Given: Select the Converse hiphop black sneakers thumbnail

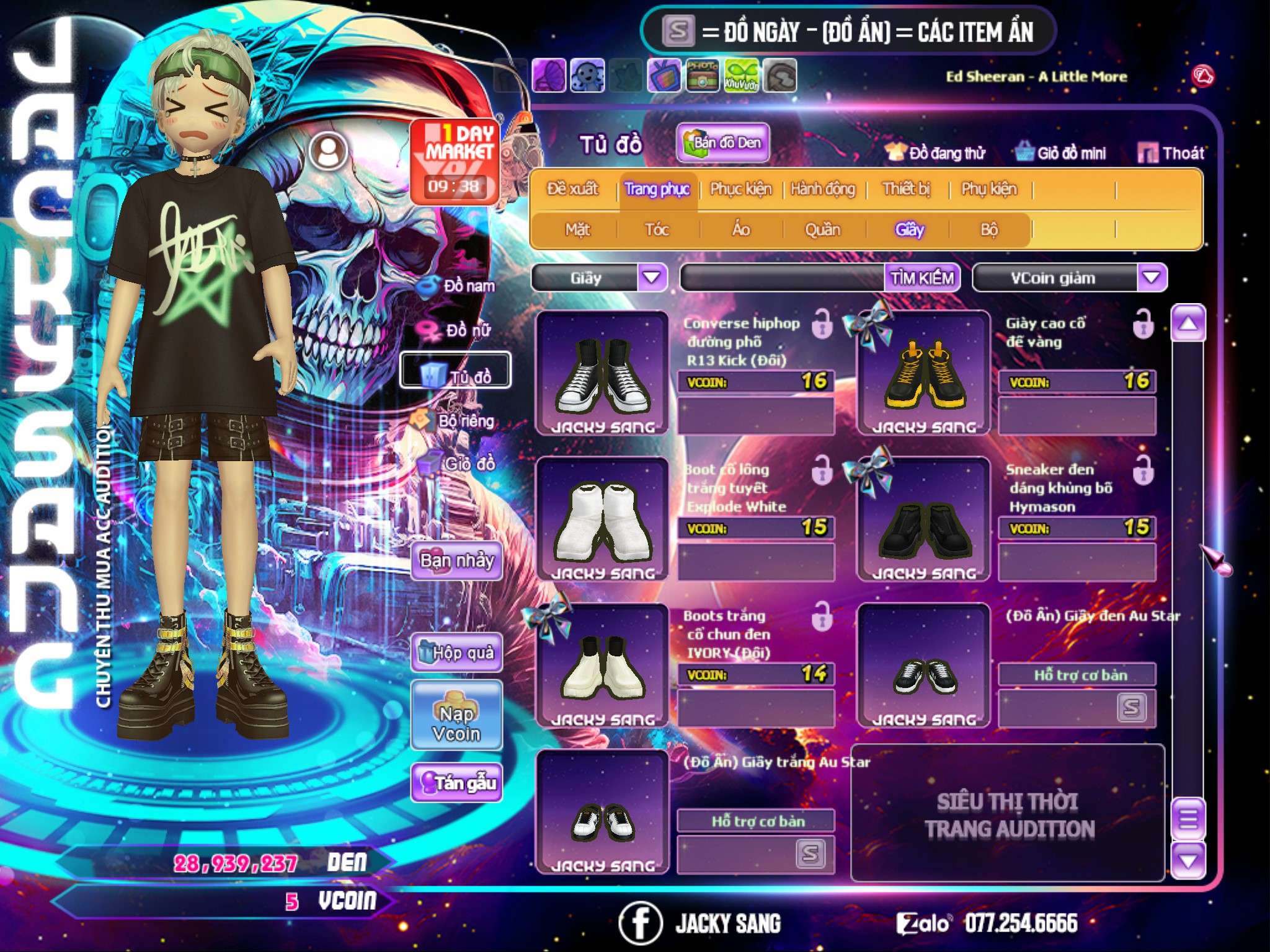Looking at the screenshot, I should 602,372.
